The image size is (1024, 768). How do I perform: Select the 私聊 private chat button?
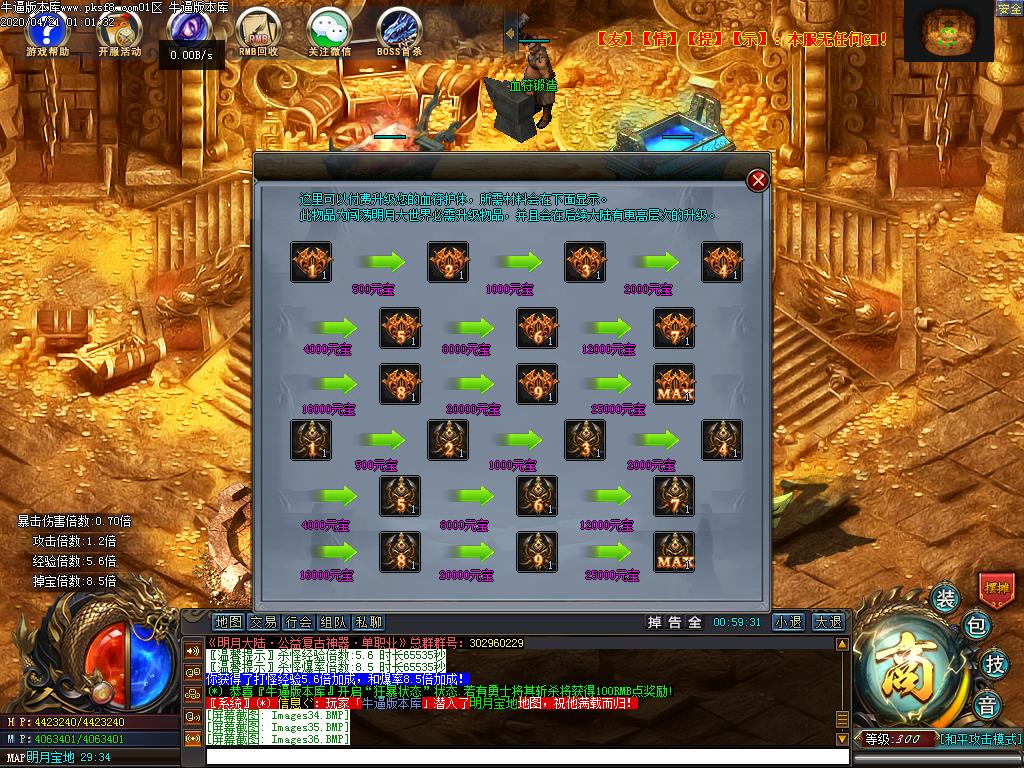coord(369,622)
